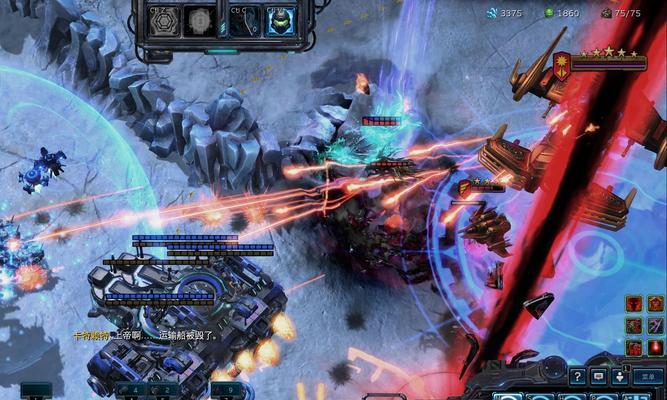Select the control group tab numbered 9
The image size is (667, 400).
pyautogui.click(x=226, y=389)
